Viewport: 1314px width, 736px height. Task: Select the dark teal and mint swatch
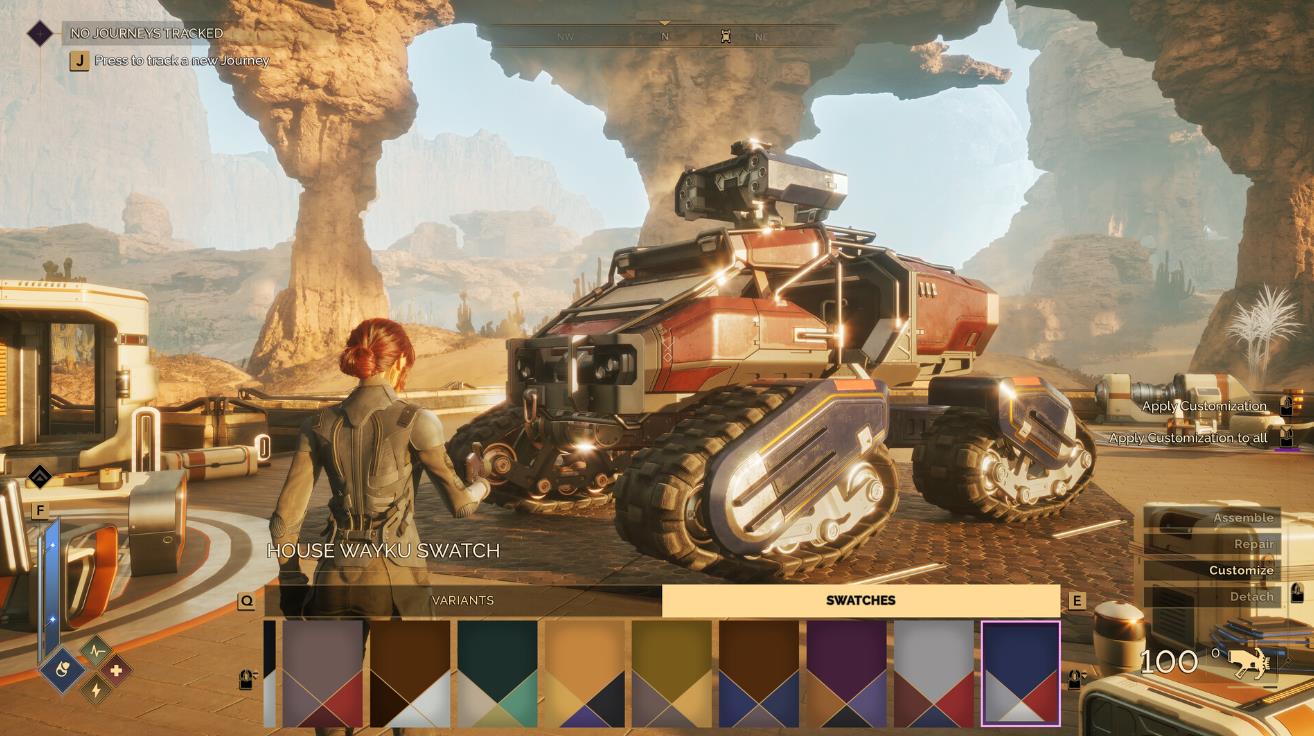point(497,673)
